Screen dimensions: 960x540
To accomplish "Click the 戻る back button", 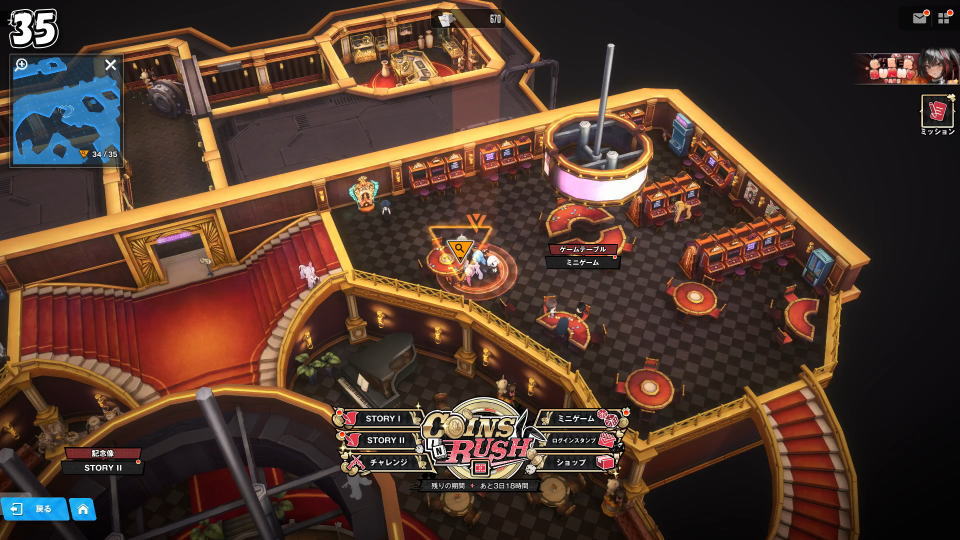I will click(x=33, y=508).
